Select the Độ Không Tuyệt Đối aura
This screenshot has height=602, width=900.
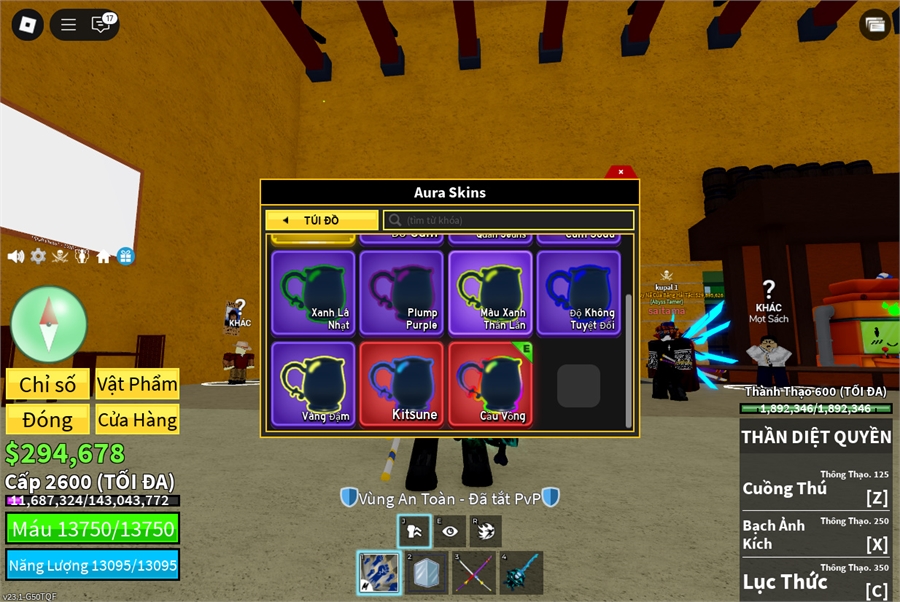click(x=578, y=292)
